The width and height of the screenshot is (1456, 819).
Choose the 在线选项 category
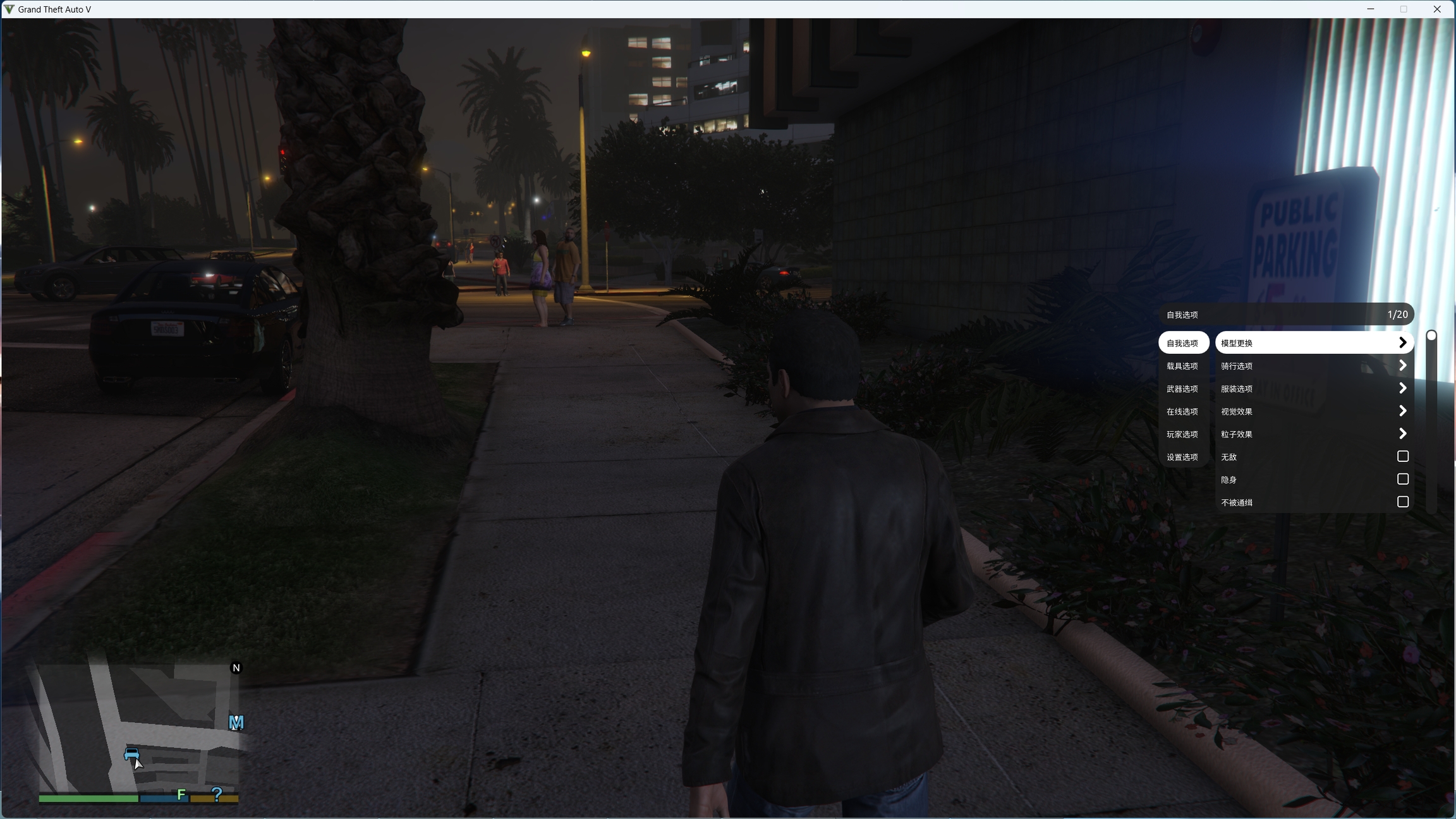pos(1182,411)
